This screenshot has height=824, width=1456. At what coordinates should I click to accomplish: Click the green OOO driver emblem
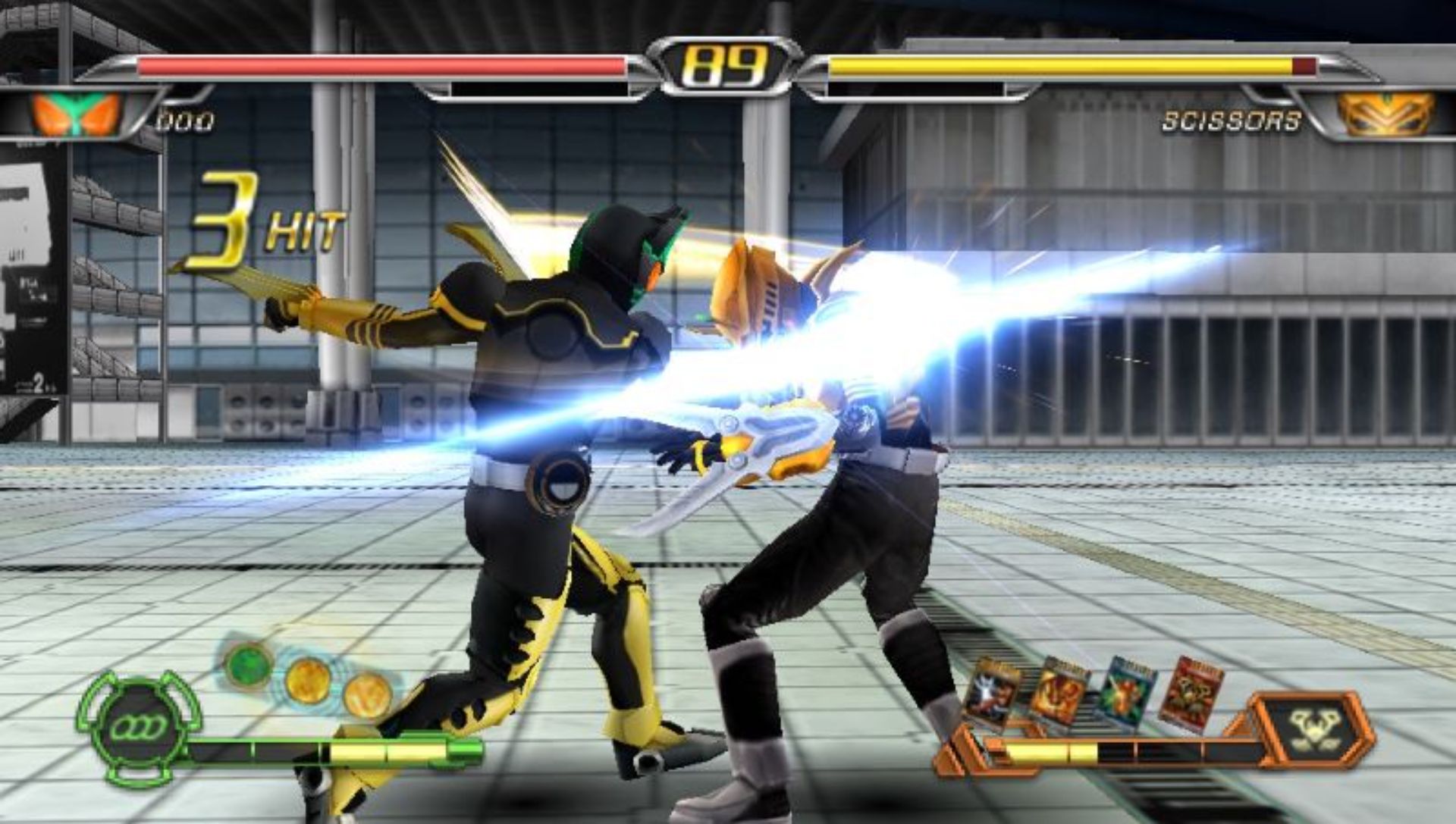[x=138, y=728]
